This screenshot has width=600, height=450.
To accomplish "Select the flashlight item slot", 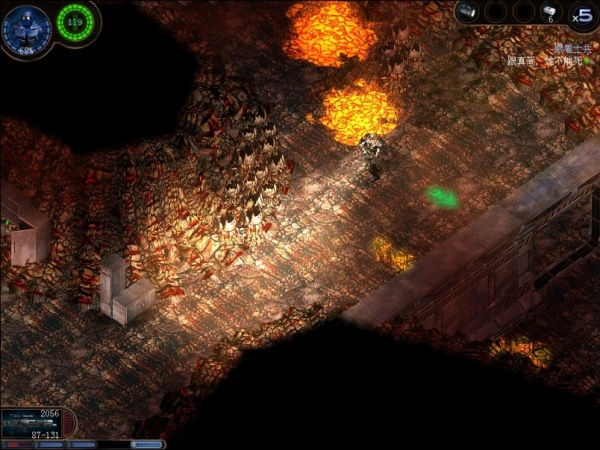I will click(470, 11).
